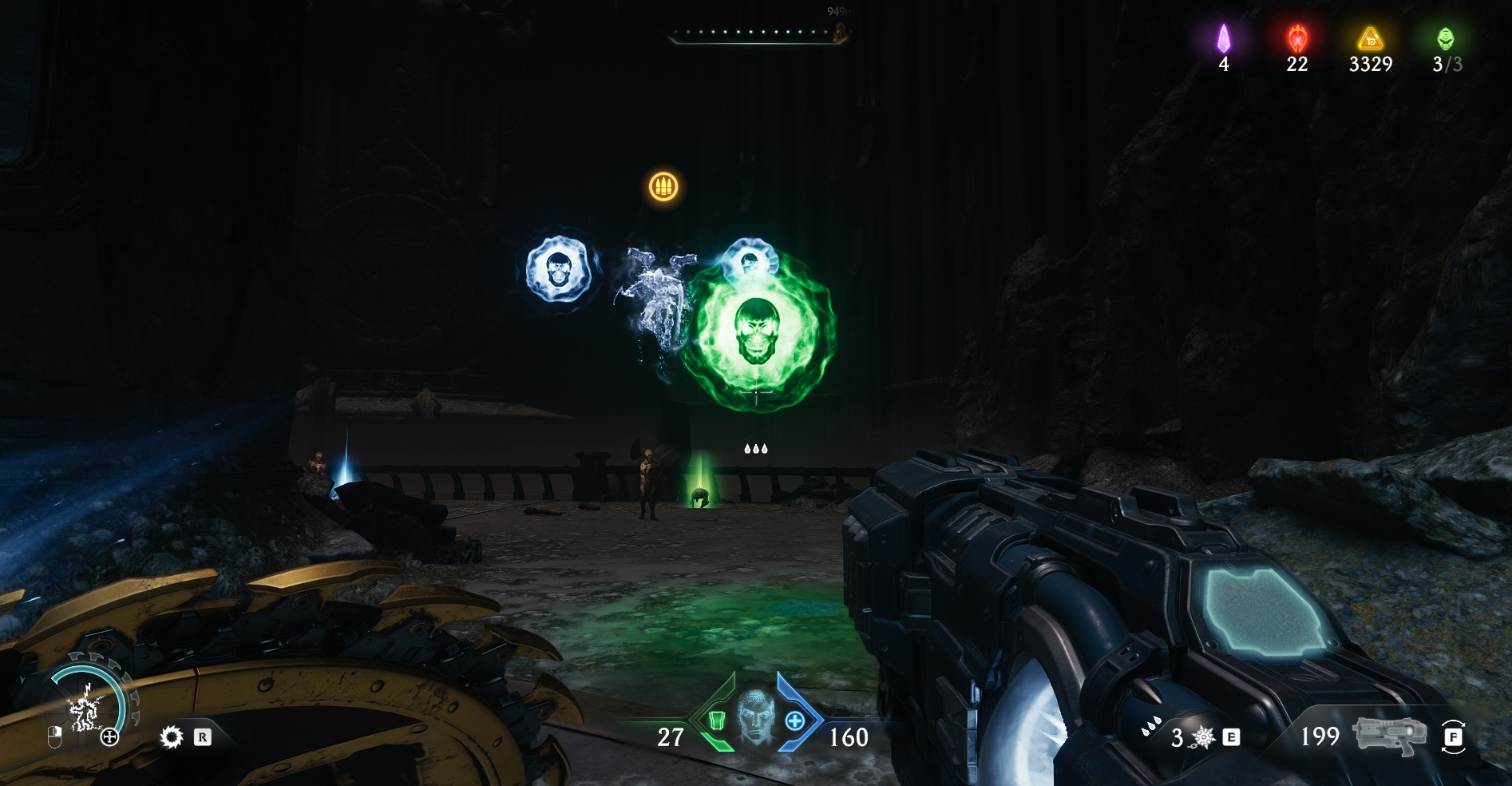Image resolution: width=1512 pixels, height=786 pixels.
Task: Click the equipped weapon silhouette icon
Action: click(1389, 735)
